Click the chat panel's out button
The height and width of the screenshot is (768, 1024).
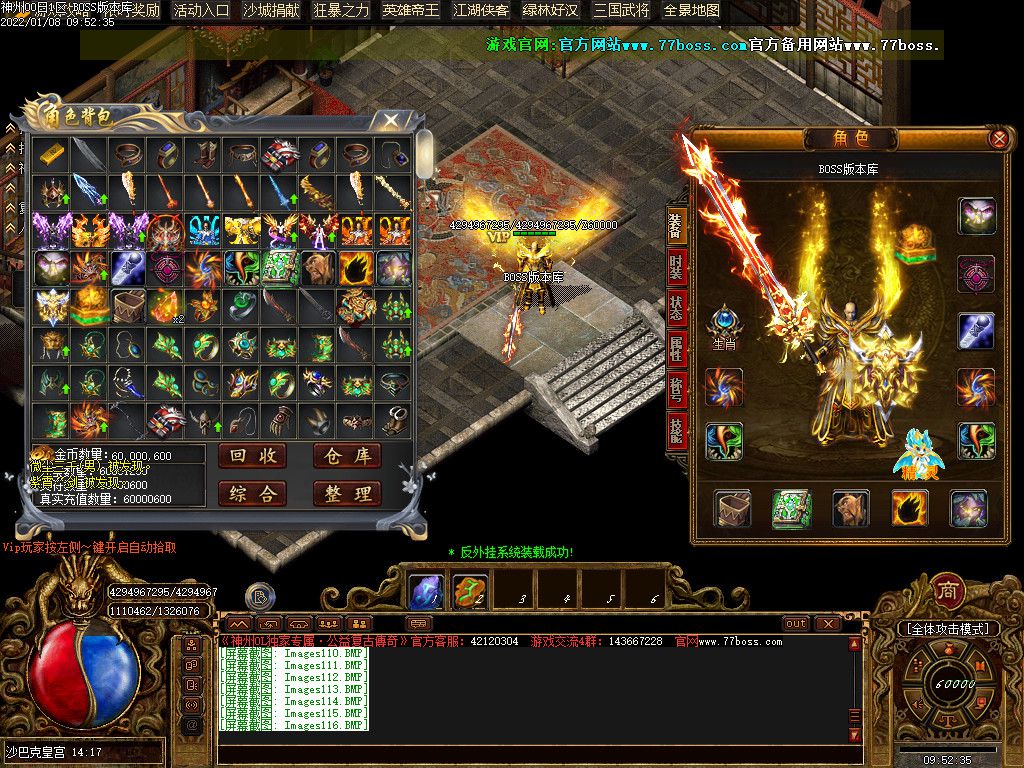click(x=796, y=623)
